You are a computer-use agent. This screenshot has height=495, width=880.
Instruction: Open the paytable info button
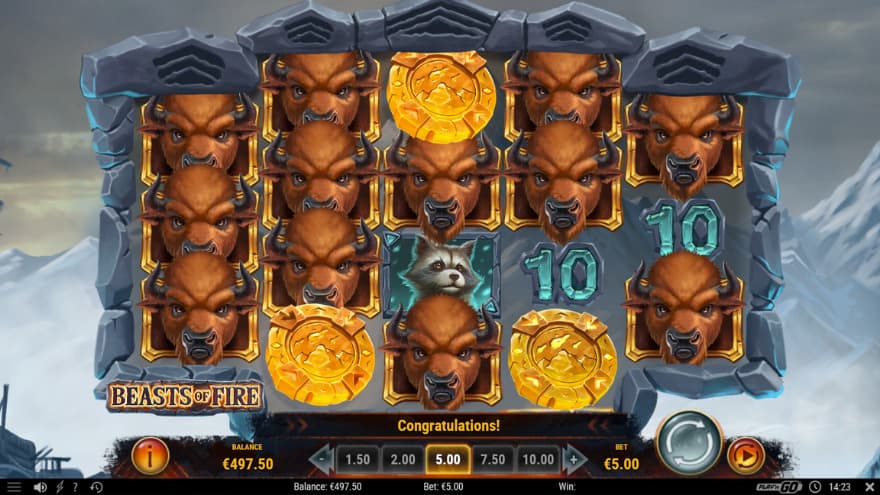pyautogui.click(x=150, y=457)
